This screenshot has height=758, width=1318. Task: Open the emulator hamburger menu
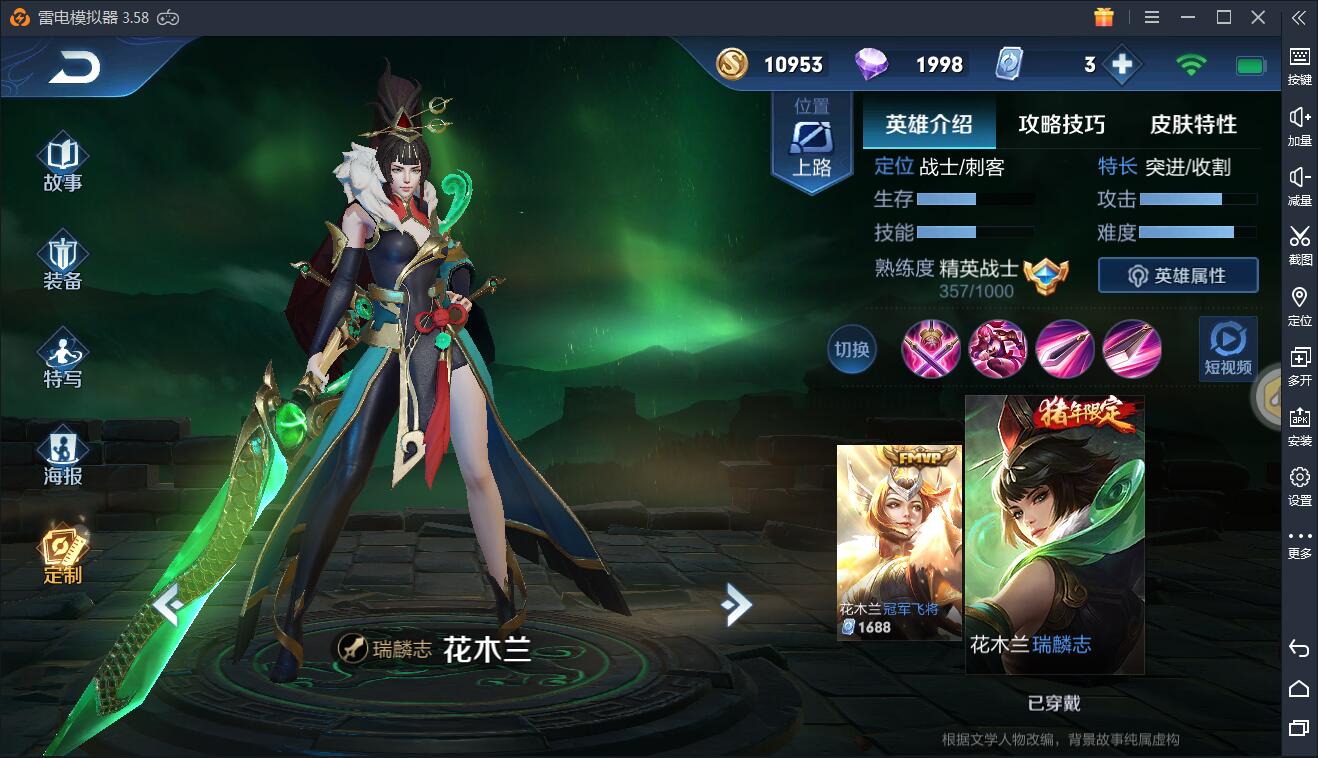1150,17
